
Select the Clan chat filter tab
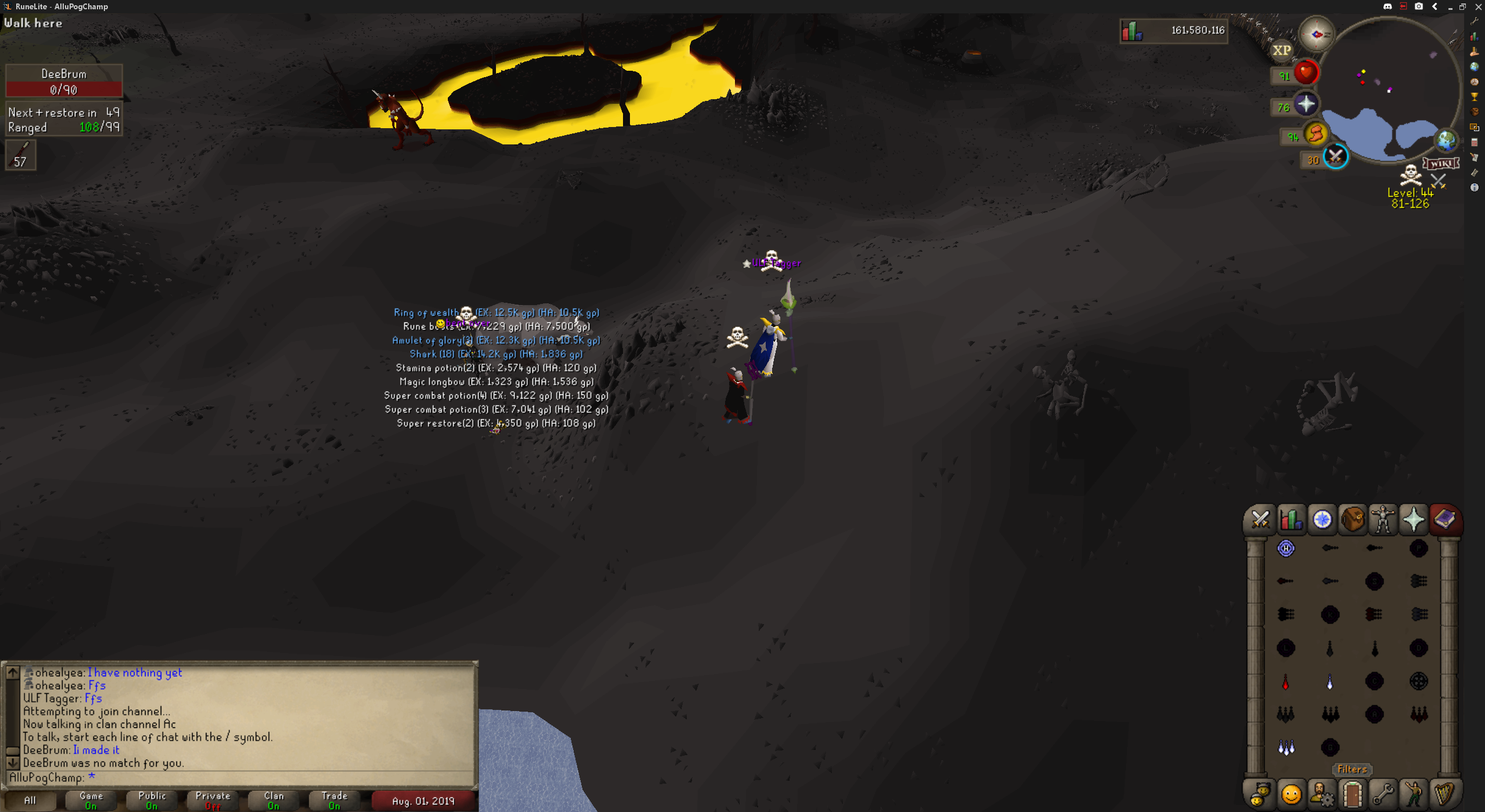[274, 800]
